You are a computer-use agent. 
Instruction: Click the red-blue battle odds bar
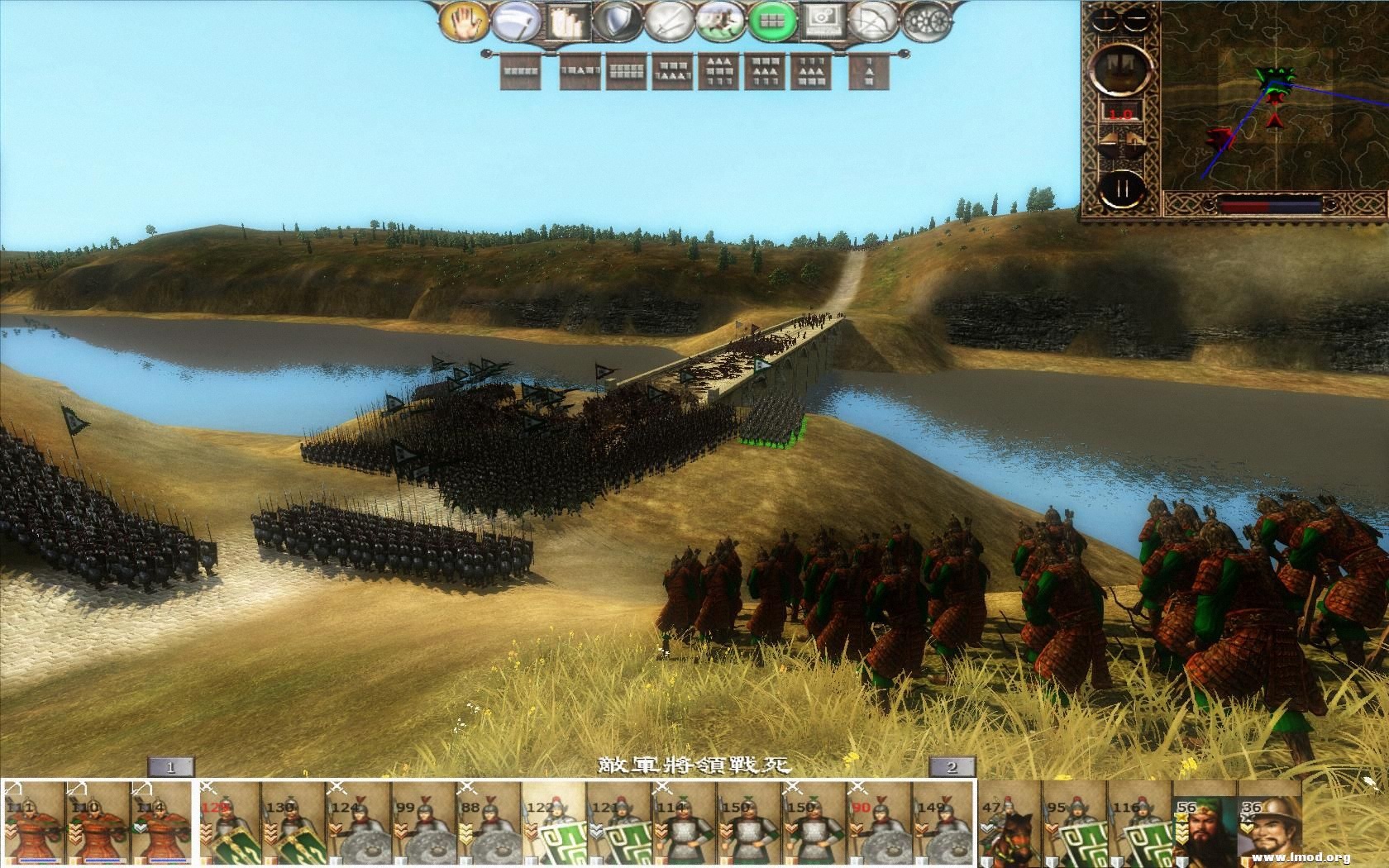pos(1267,203)
